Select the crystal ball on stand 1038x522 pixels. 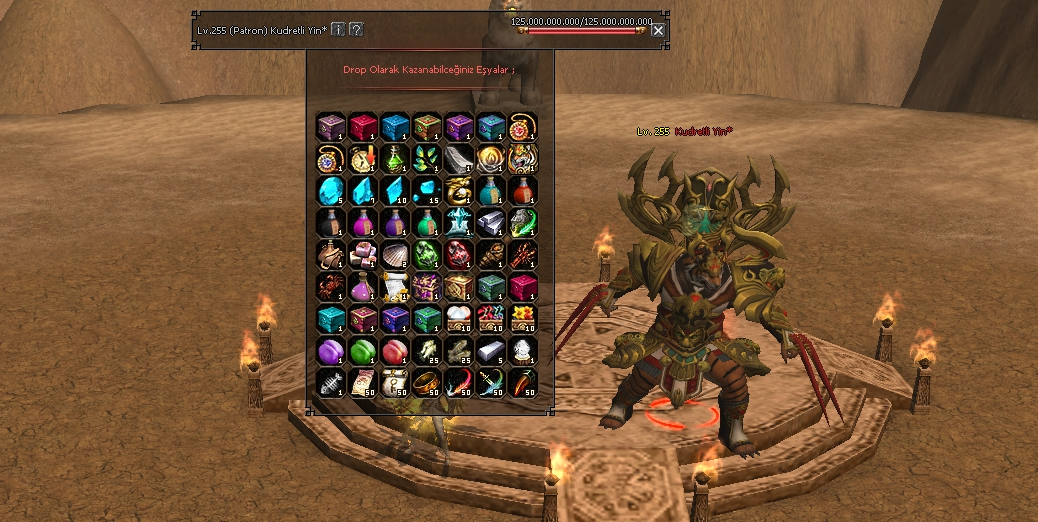click(x=523, y=351)
